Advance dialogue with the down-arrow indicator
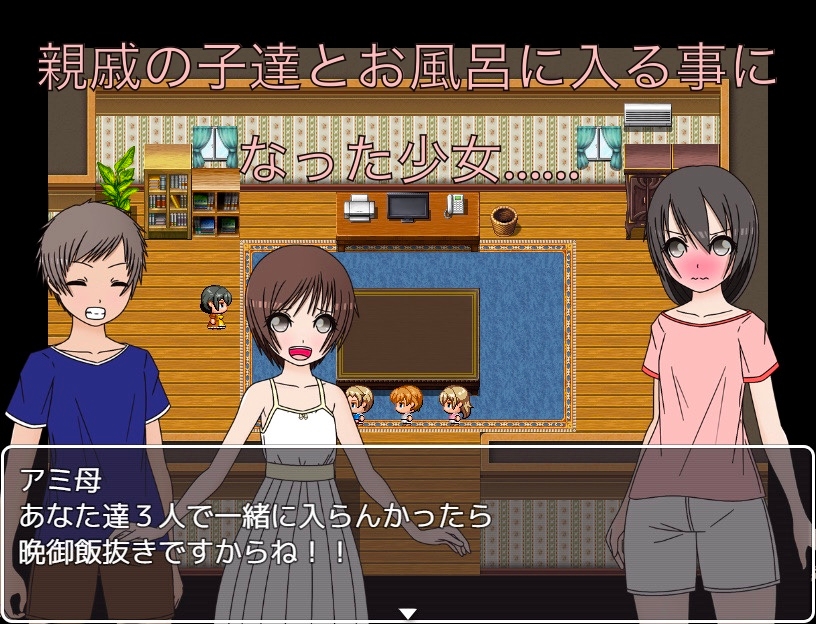This screenshot has width=816, height=624. [x=407, y=613]
